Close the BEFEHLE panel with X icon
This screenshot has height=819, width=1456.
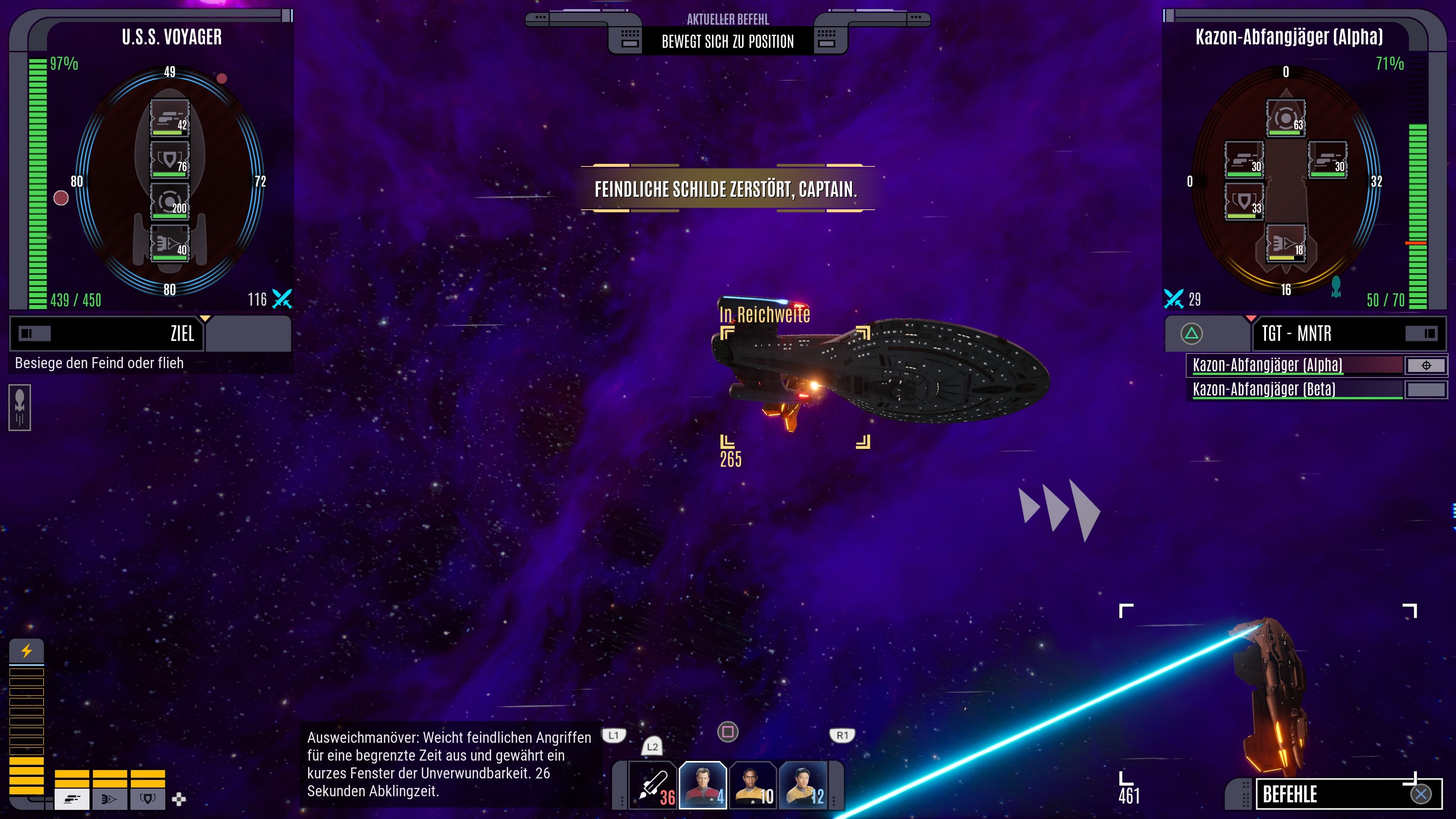1420,794
